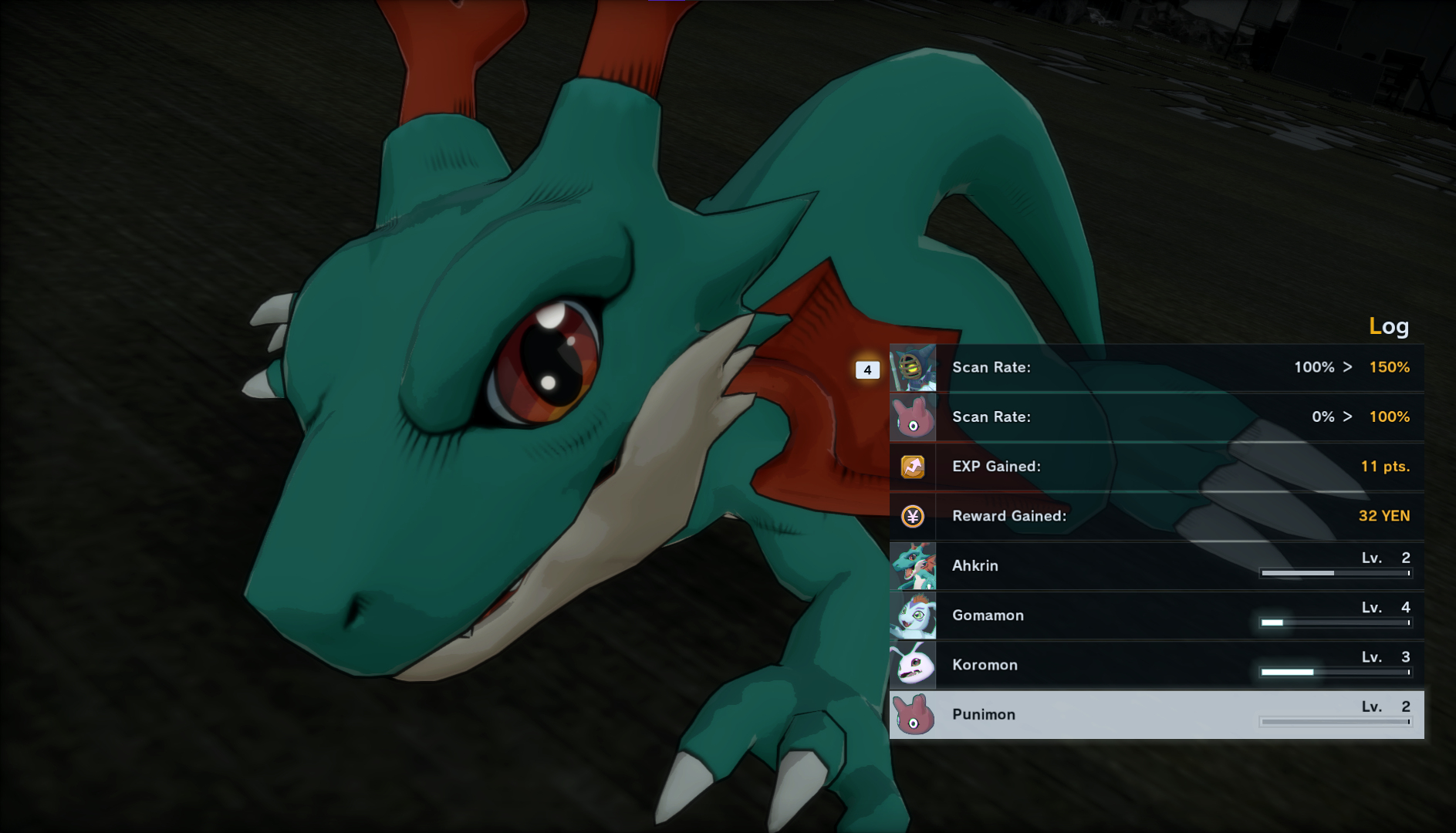Viewport: 1456px width, 833px height.
Task: Select the Reward Gained log row
Action: tap(1156, 516)
